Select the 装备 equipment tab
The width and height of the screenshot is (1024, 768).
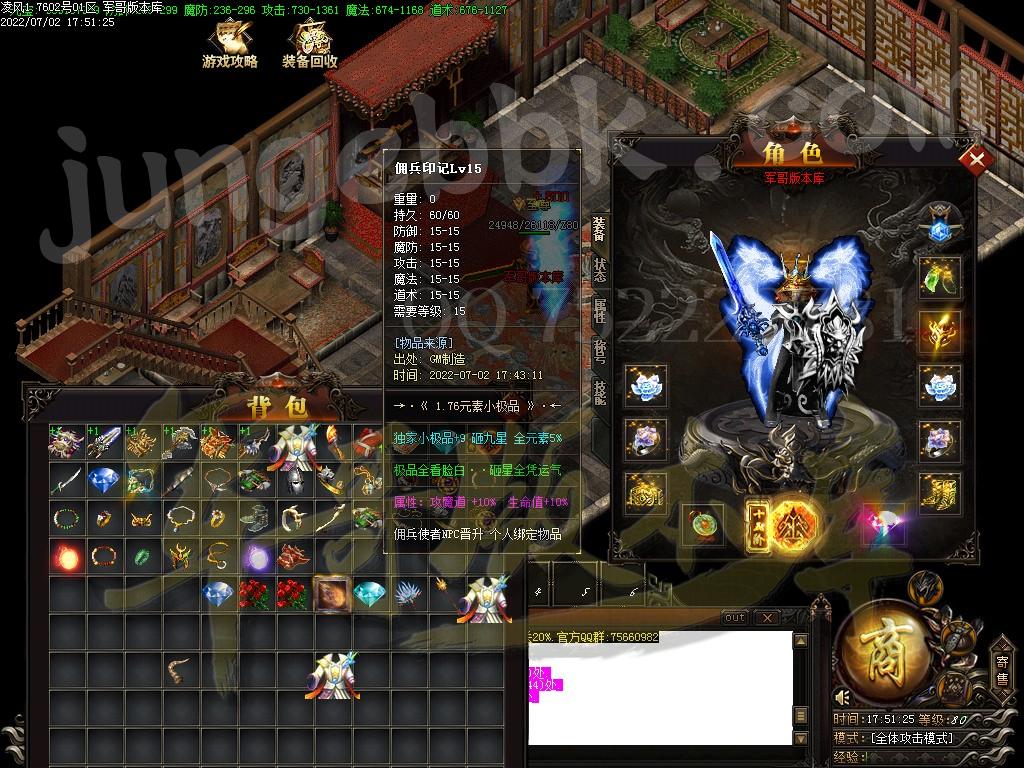click(x=600, y=228)
